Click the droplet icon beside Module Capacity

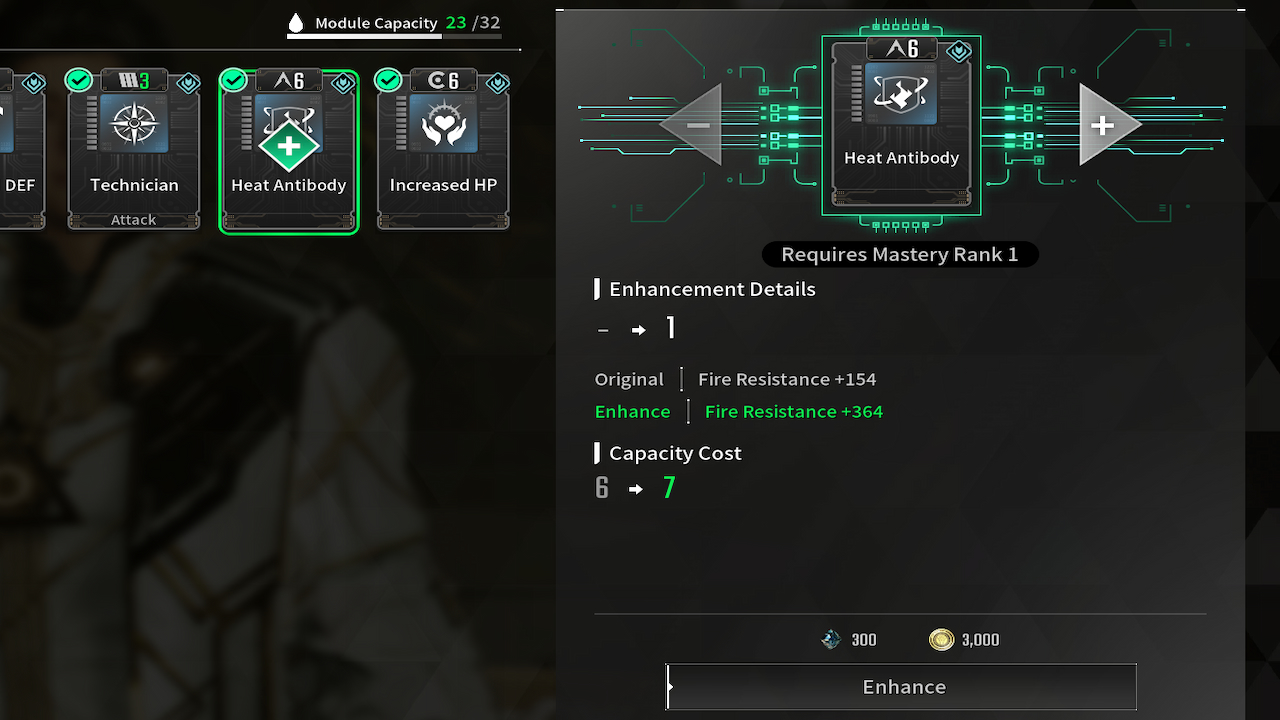tap(296, 21)
